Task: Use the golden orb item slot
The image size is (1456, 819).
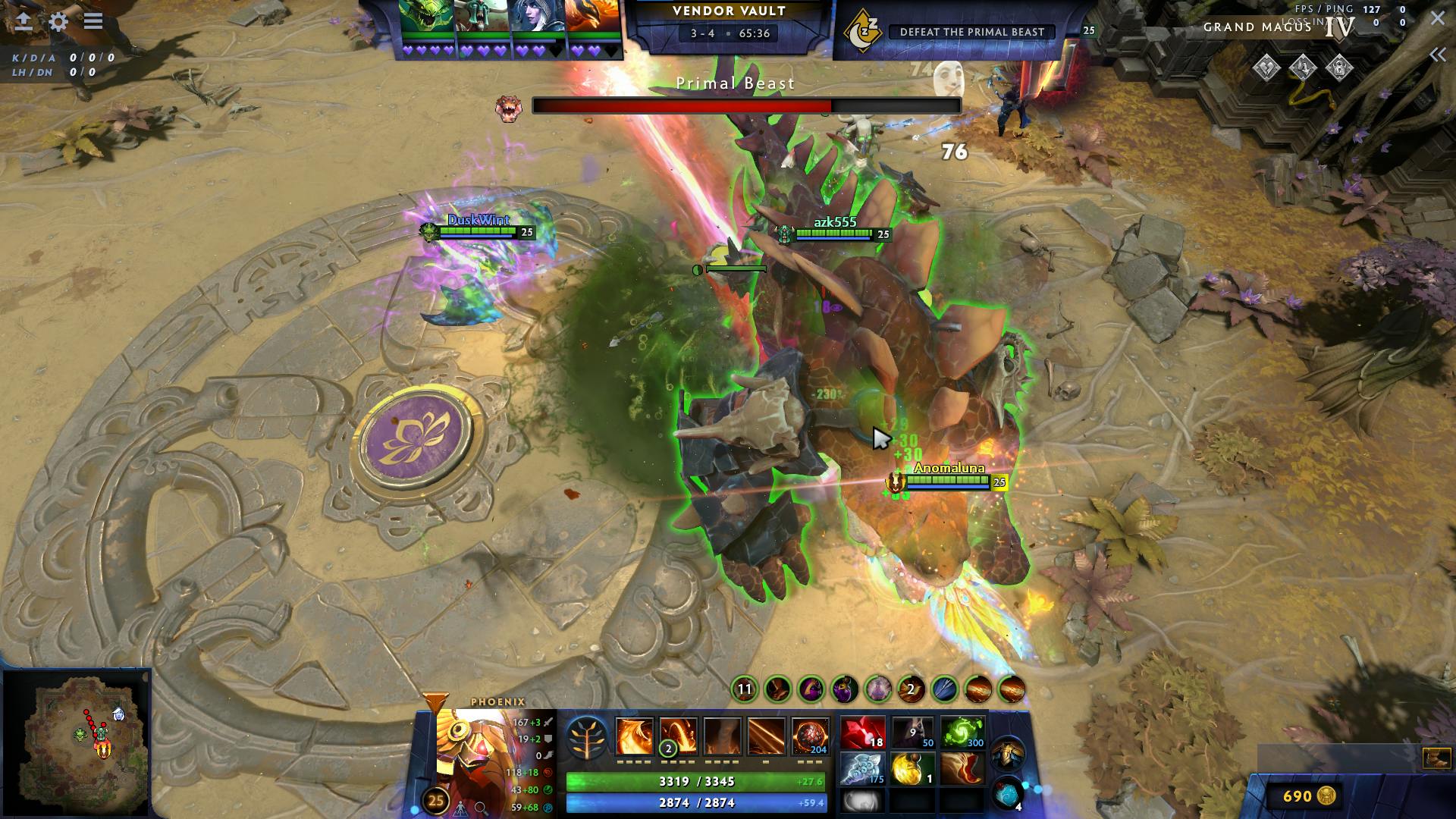Action: (x=912, y=769)
